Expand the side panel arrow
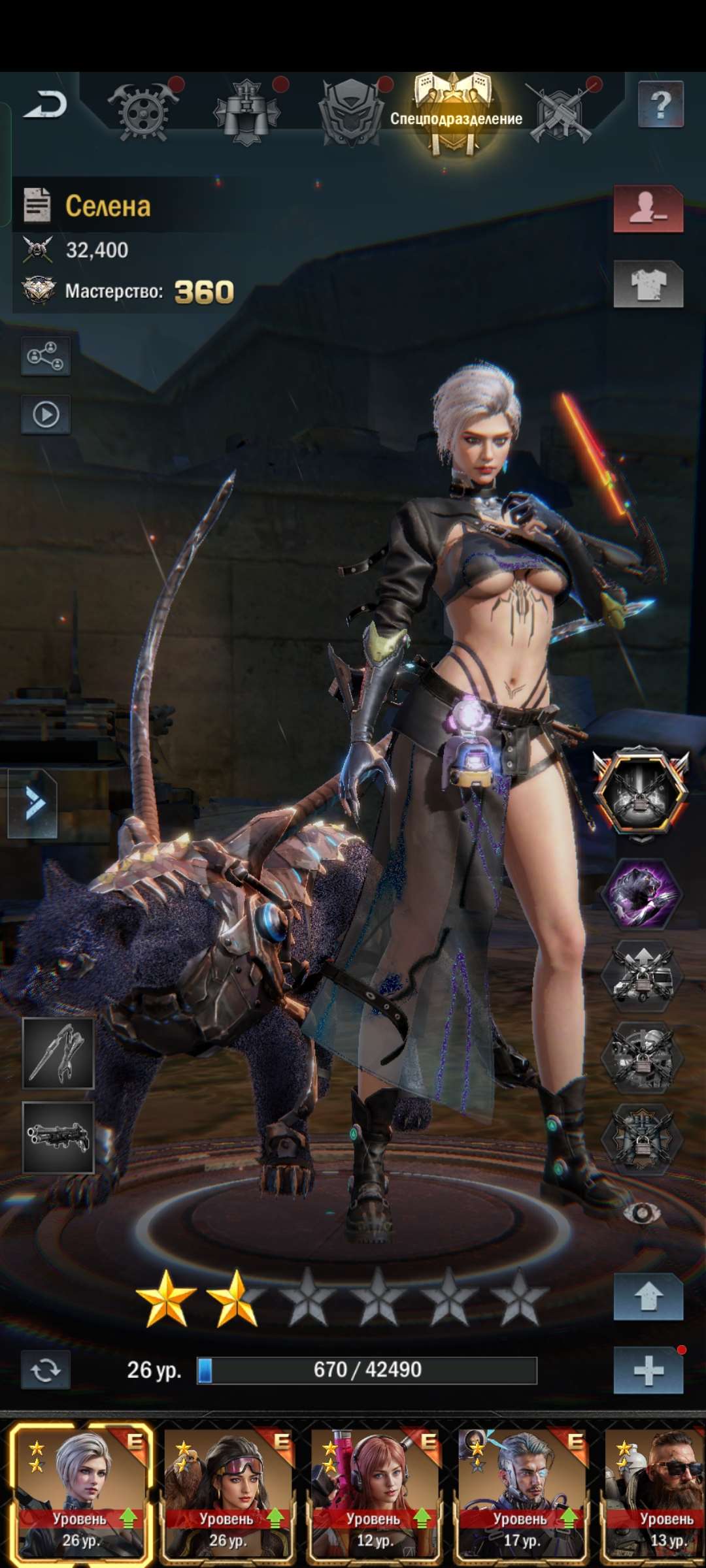This screenshot has width=706, height=1568. 33,803
